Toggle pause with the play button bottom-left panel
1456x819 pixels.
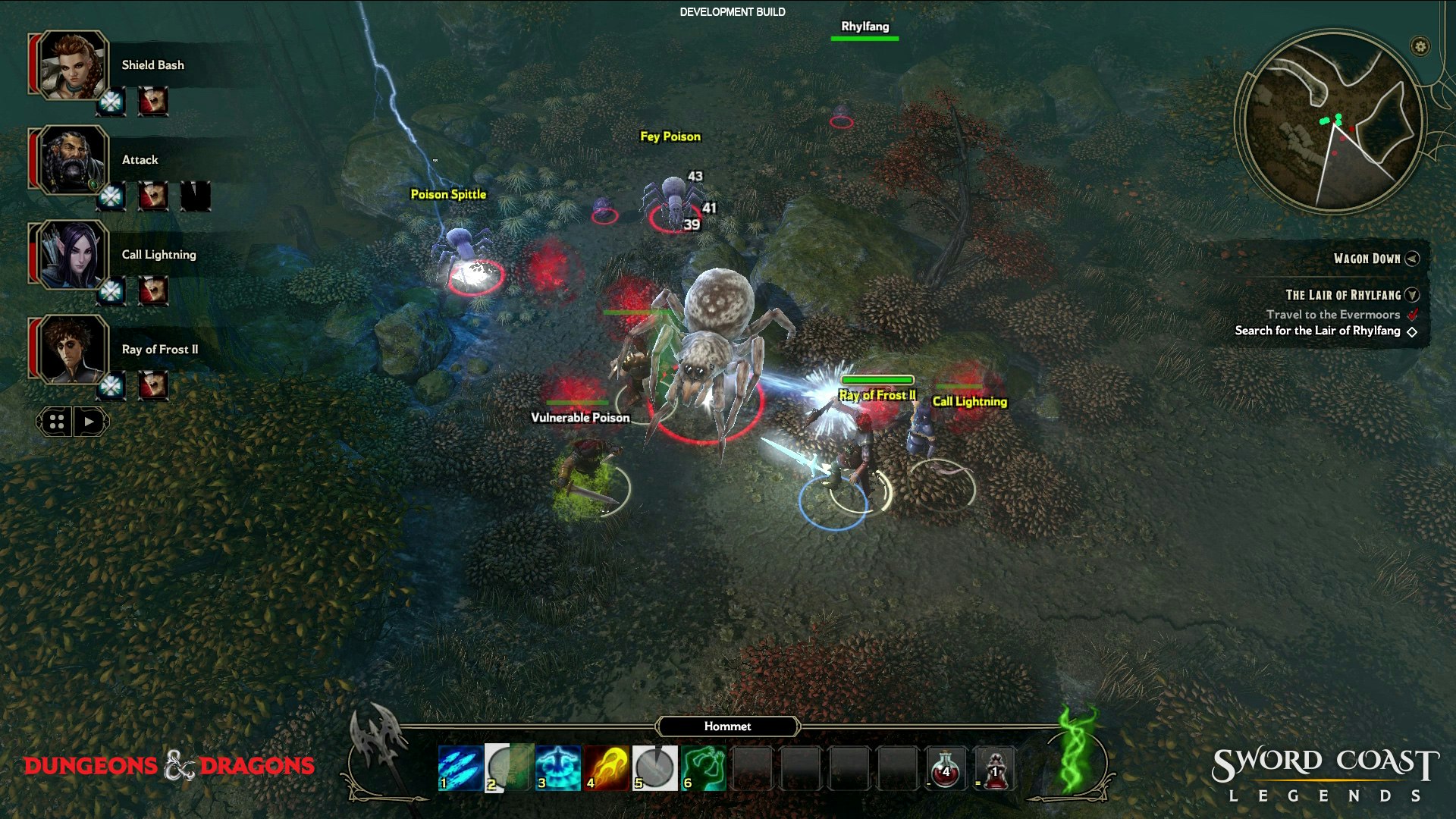click(87, 421)
